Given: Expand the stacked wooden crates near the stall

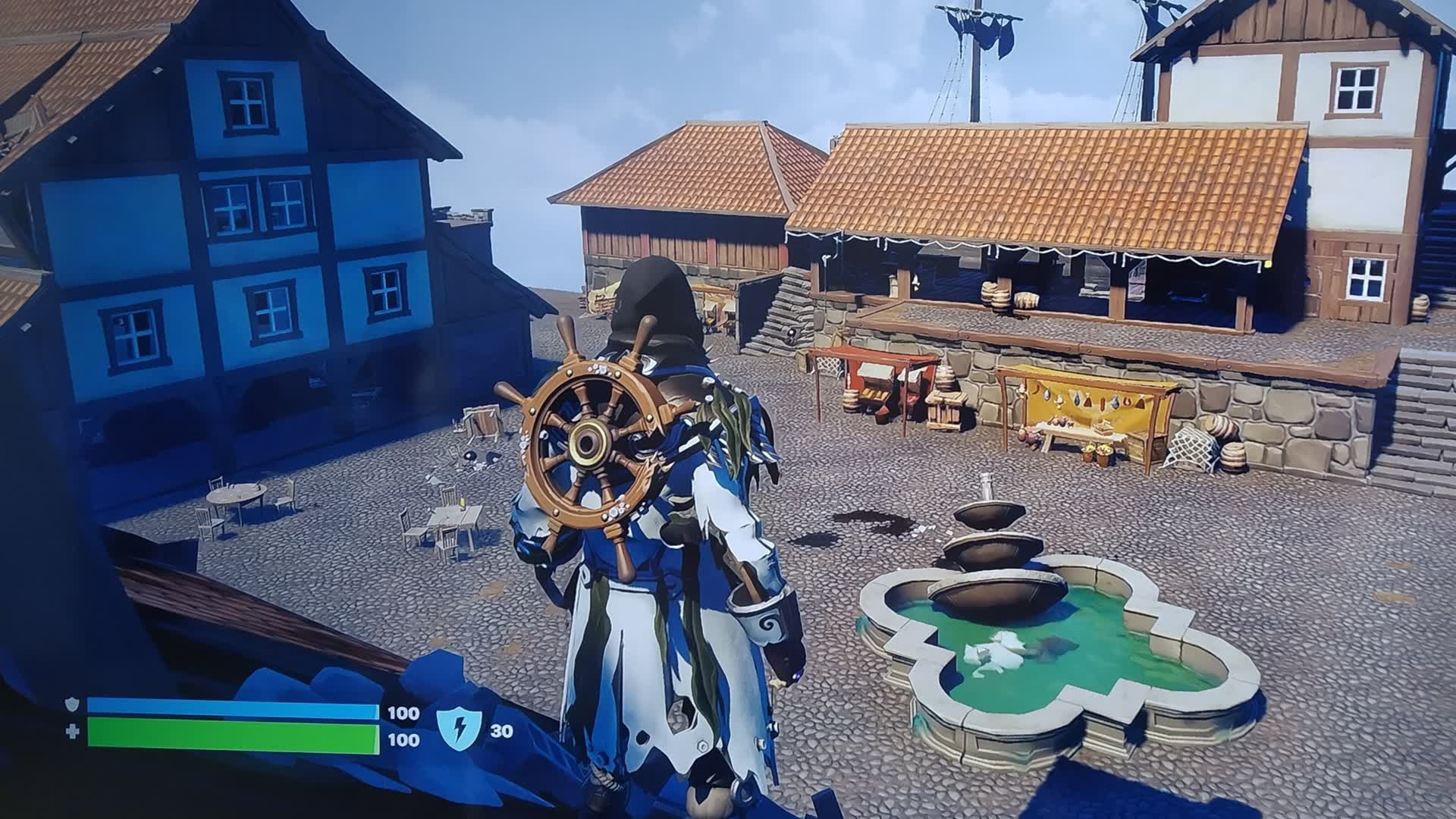Looking at the screenshot, I should tap(944, 407).
